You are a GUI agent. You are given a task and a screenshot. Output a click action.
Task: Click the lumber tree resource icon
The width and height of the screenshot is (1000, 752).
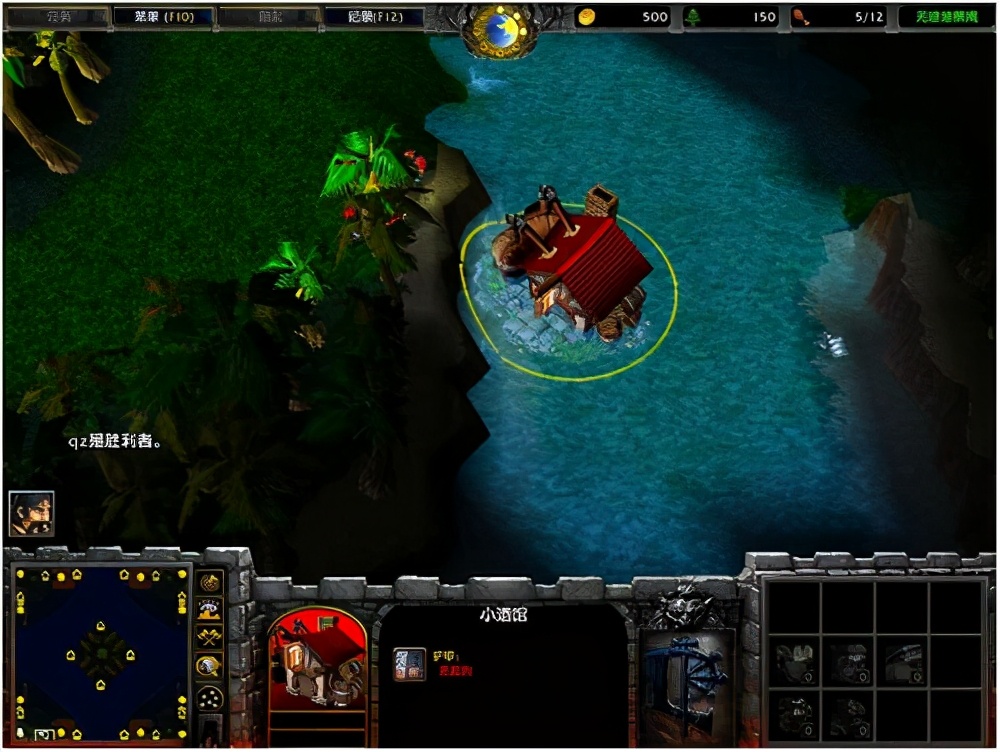(x=692, y=17)
